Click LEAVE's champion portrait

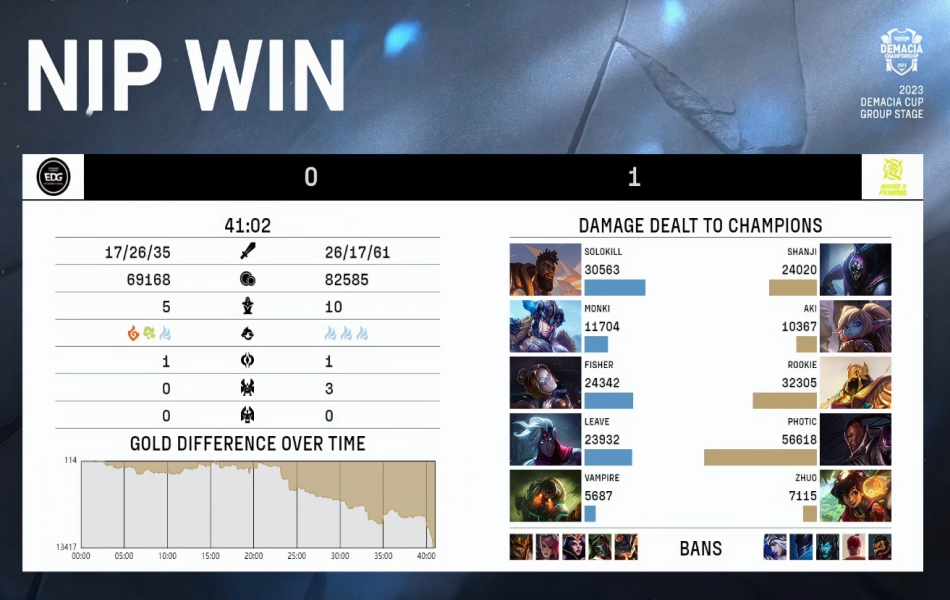tap(545, 440)
